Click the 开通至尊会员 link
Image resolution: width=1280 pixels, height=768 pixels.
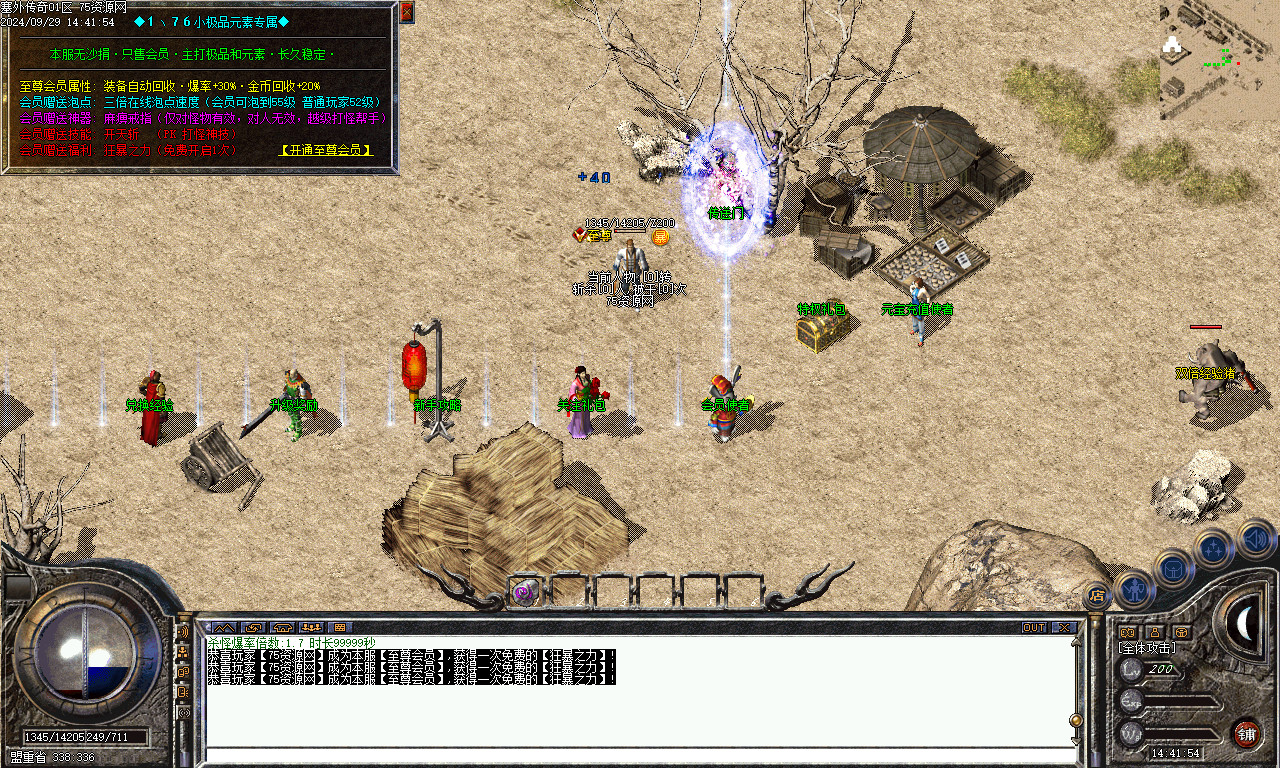click(x=327, y=150)
